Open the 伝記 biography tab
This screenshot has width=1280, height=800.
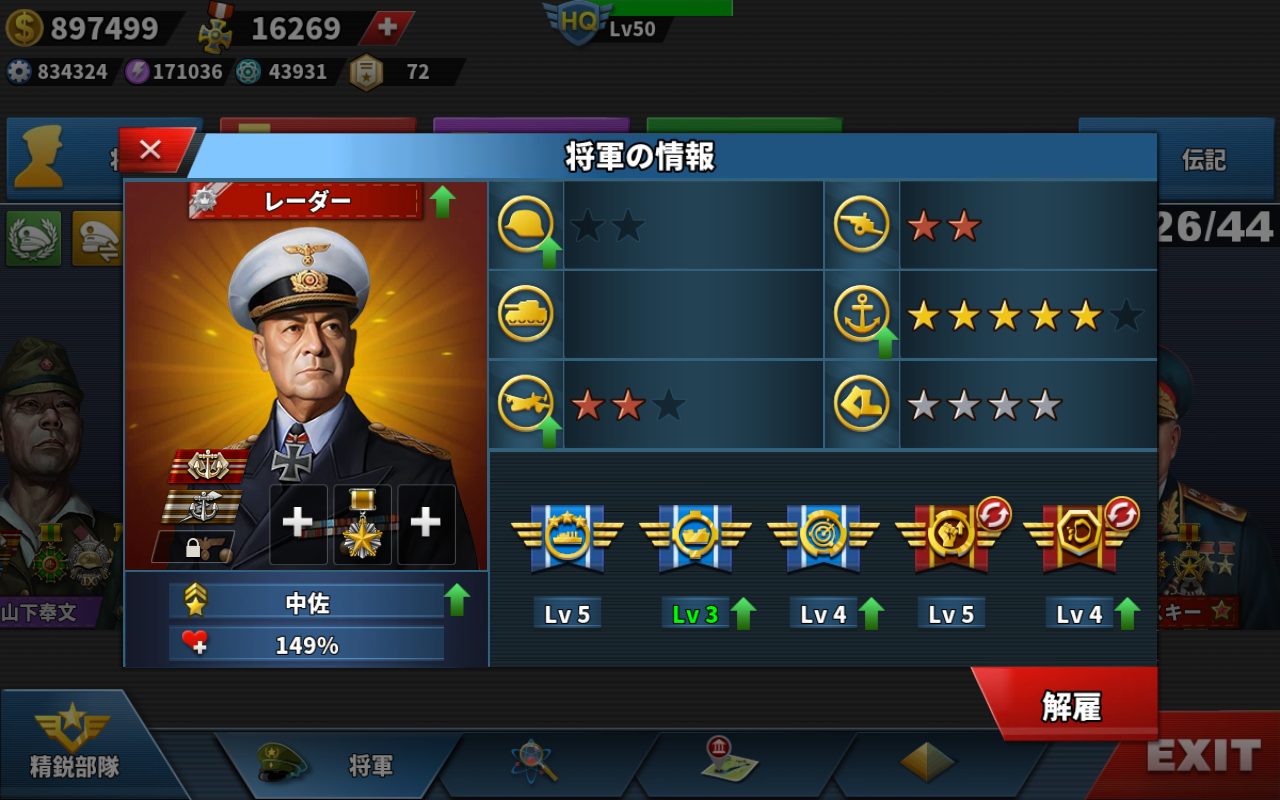pyautogui.click(x=1203, y=160)
